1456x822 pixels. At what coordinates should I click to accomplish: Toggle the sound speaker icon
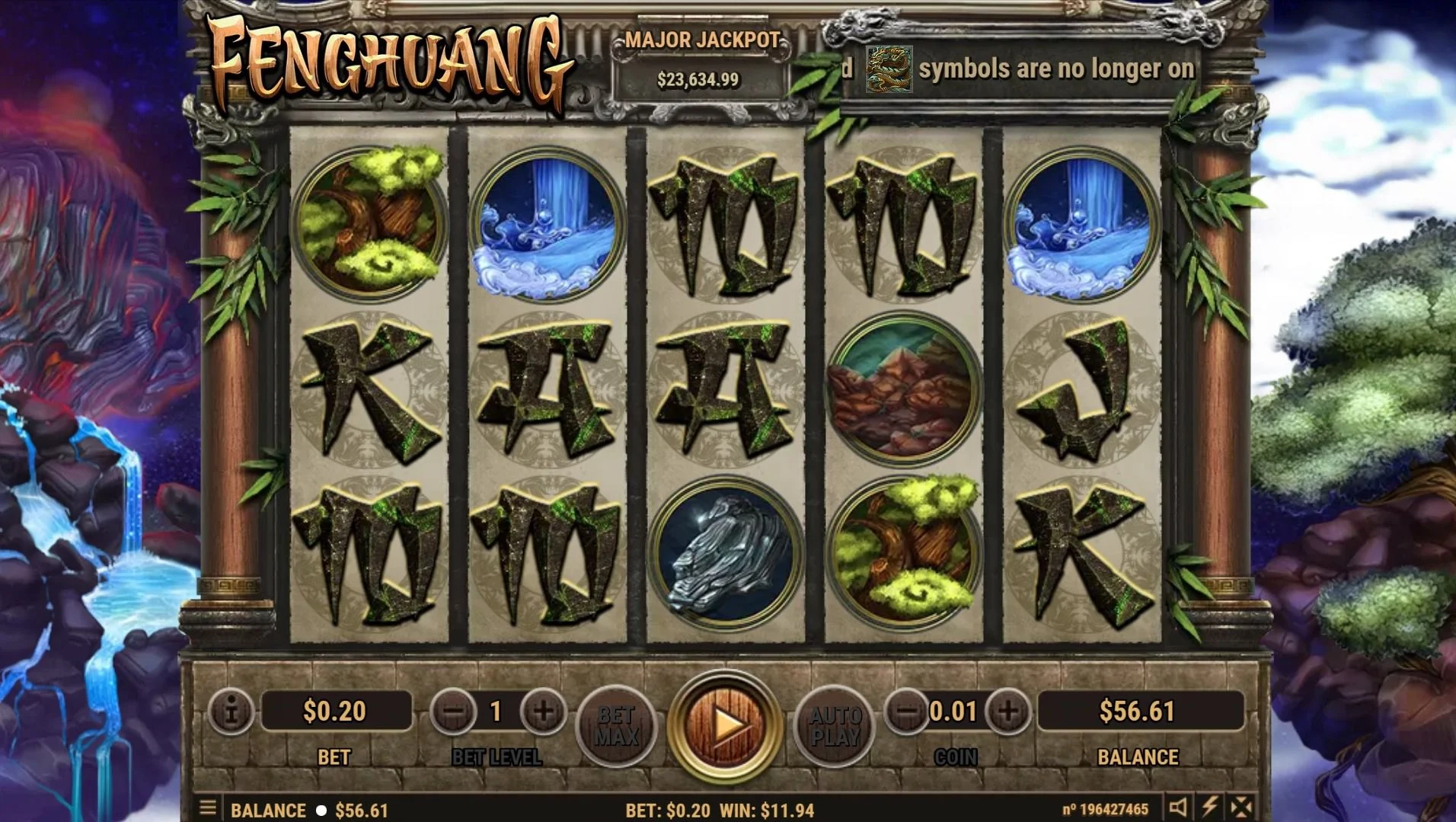click(1178, 808)
